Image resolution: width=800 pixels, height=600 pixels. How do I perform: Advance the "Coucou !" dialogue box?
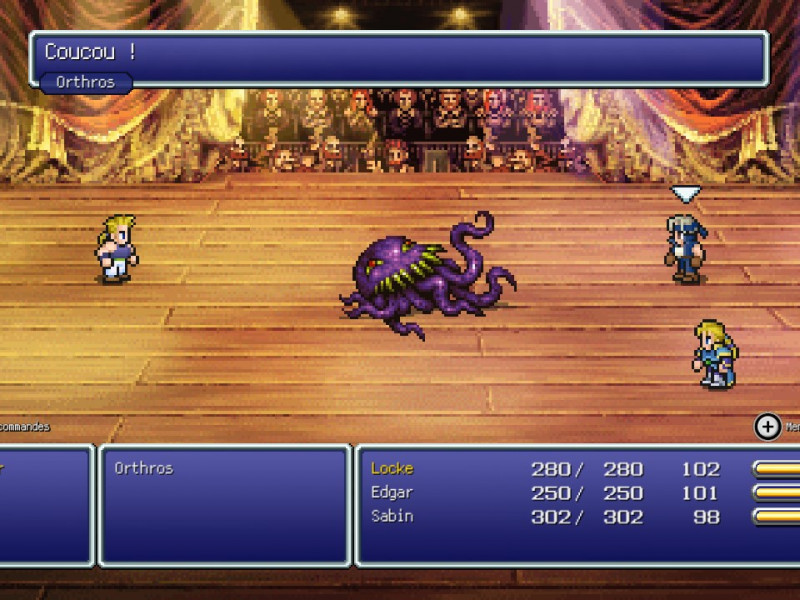pos(400,57)
